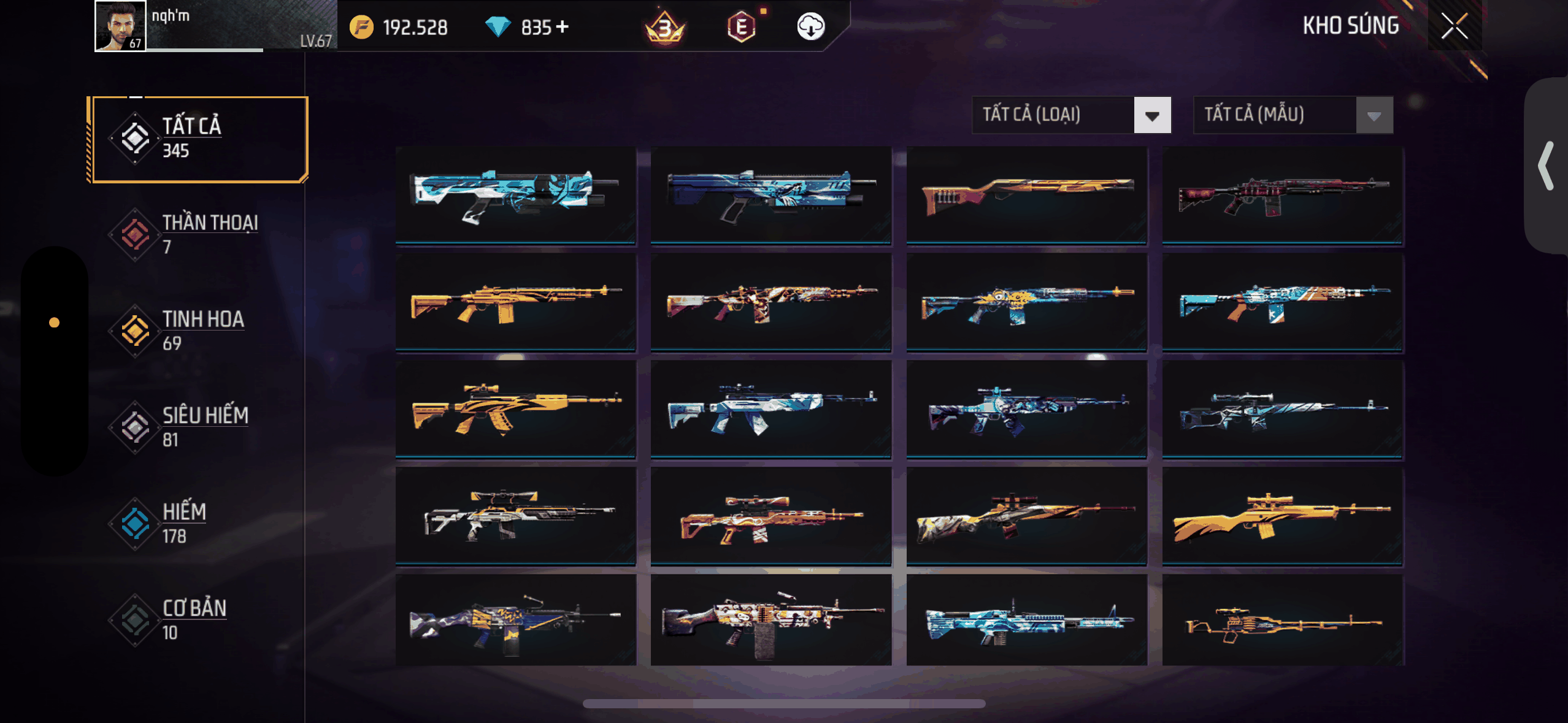Switch to the Thần Thoại category

click(199, 234)
